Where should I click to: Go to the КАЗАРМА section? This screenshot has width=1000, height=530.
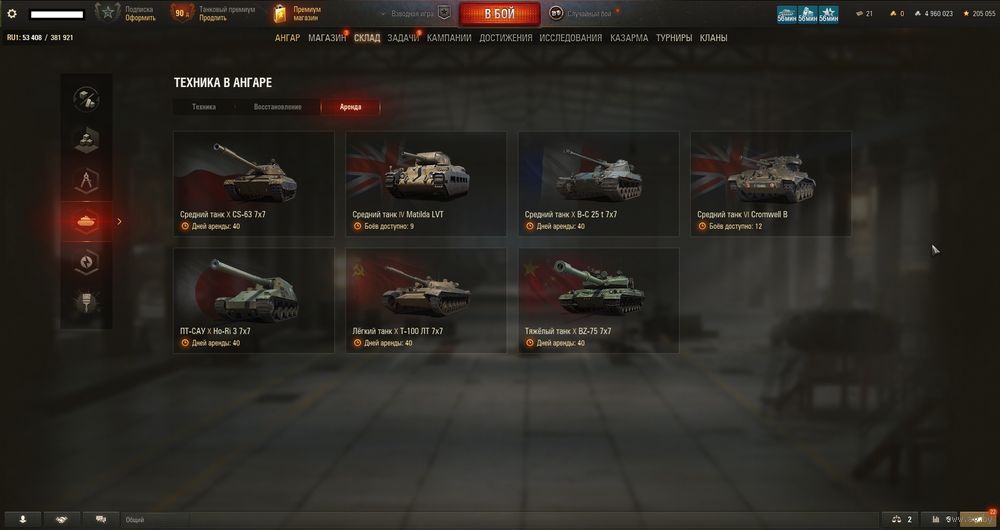[x=629, y=38]
